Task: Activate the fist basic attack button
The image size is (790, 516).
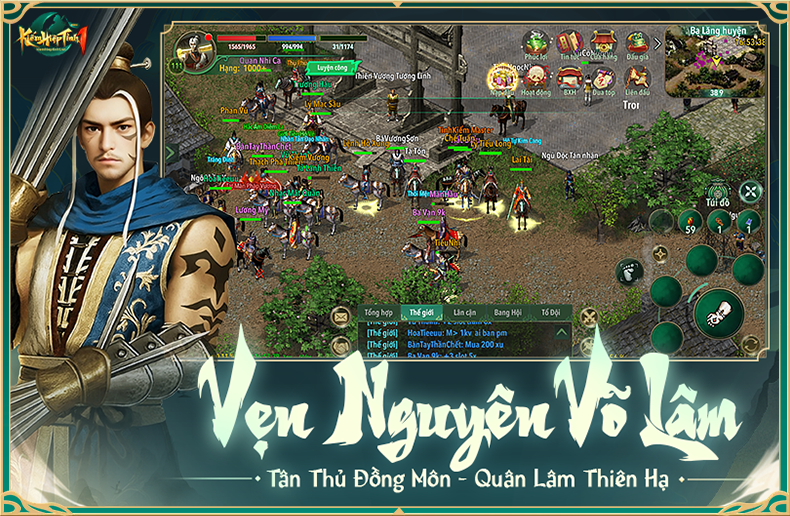Action: (717, 311)
